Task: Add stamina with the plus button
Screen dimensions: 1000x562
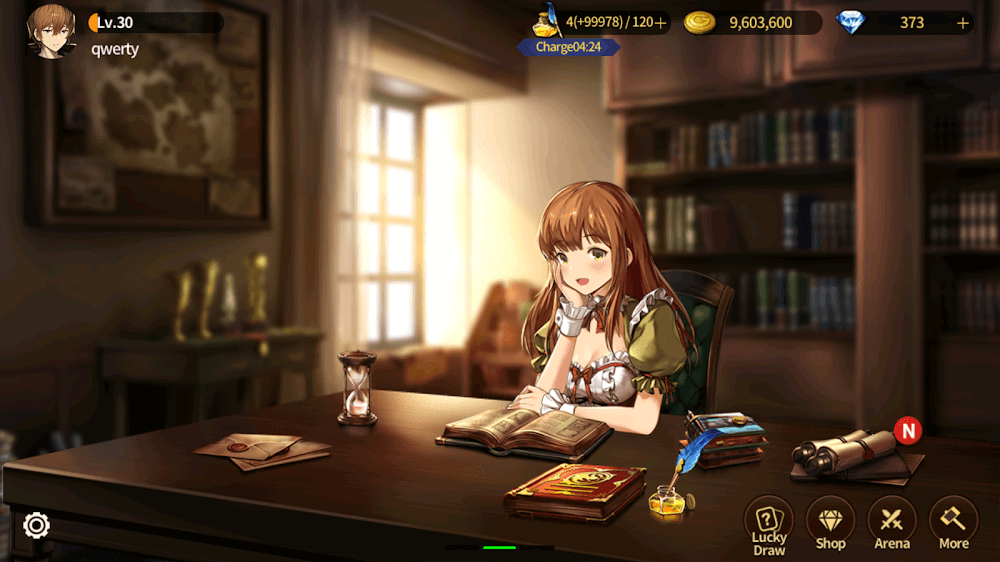Action: coord(660,23)
